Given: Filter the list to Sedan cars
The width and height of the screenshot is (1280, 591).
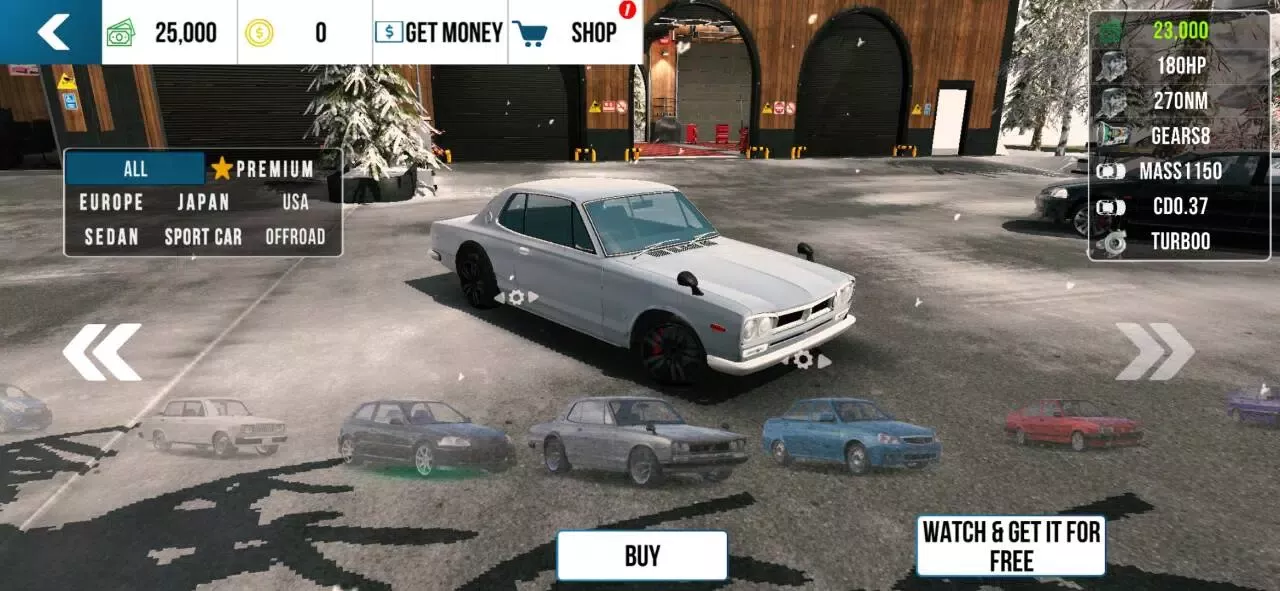Looking at the screenshot, I should (112, 237).
